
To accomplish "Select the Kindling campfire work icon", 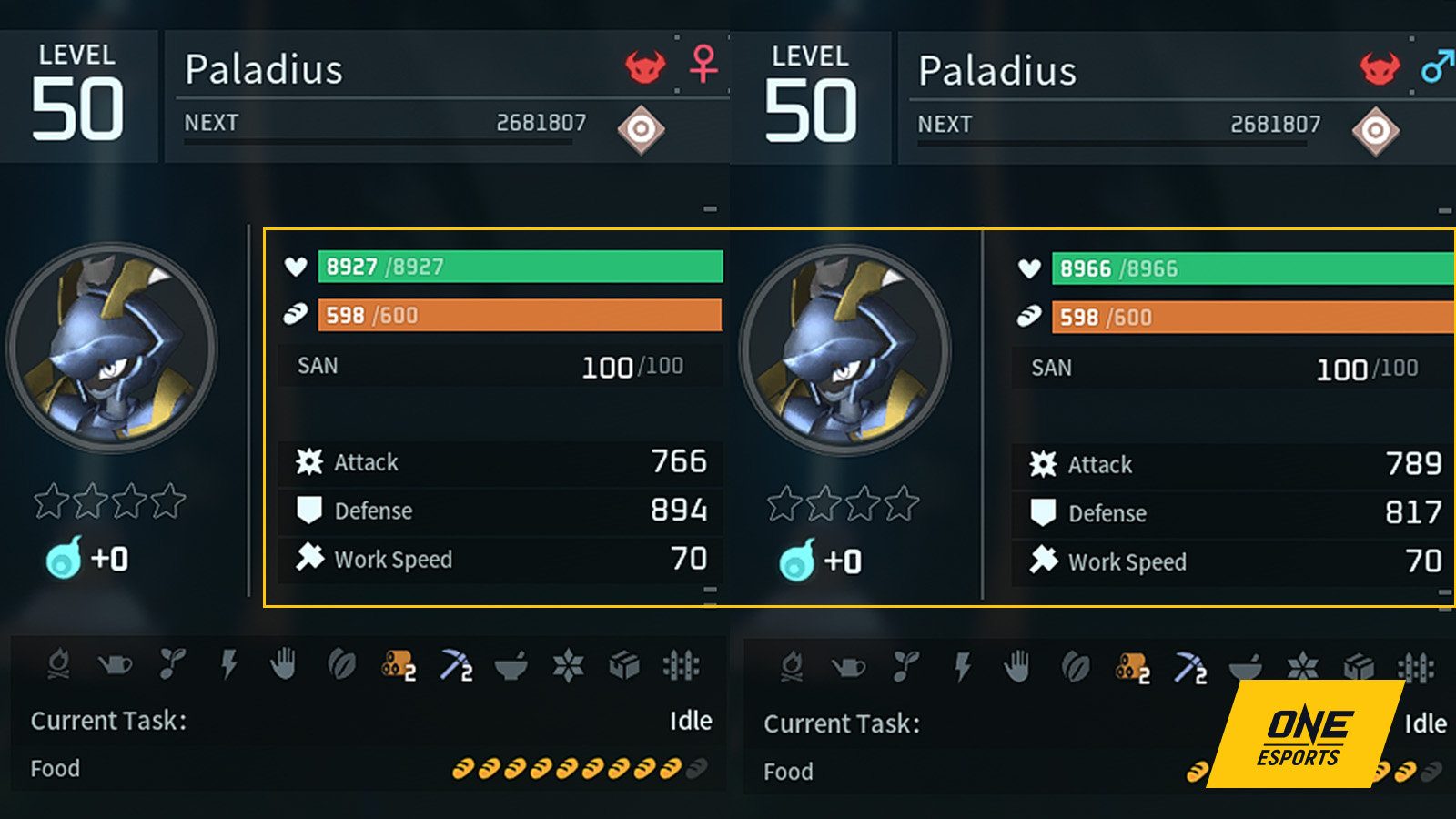I will tap(59, 664).
